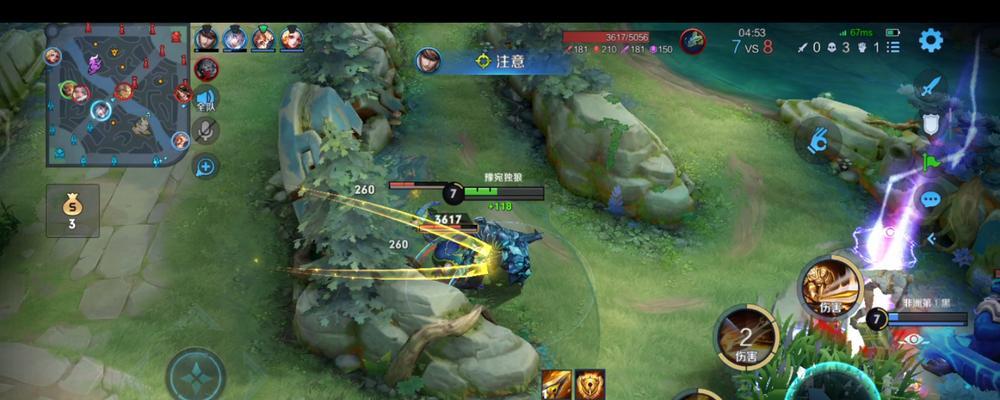Send the defend shield signal
The image size is (1000, 400).
(x=931, y=124)
